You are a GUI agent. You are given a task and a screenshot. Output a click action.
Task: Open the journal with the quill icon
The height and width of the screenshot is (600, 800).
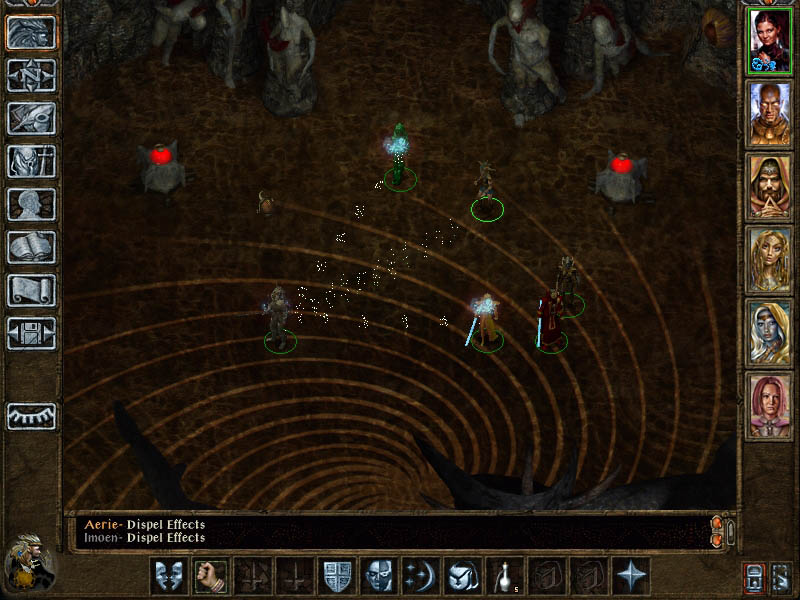31,118
